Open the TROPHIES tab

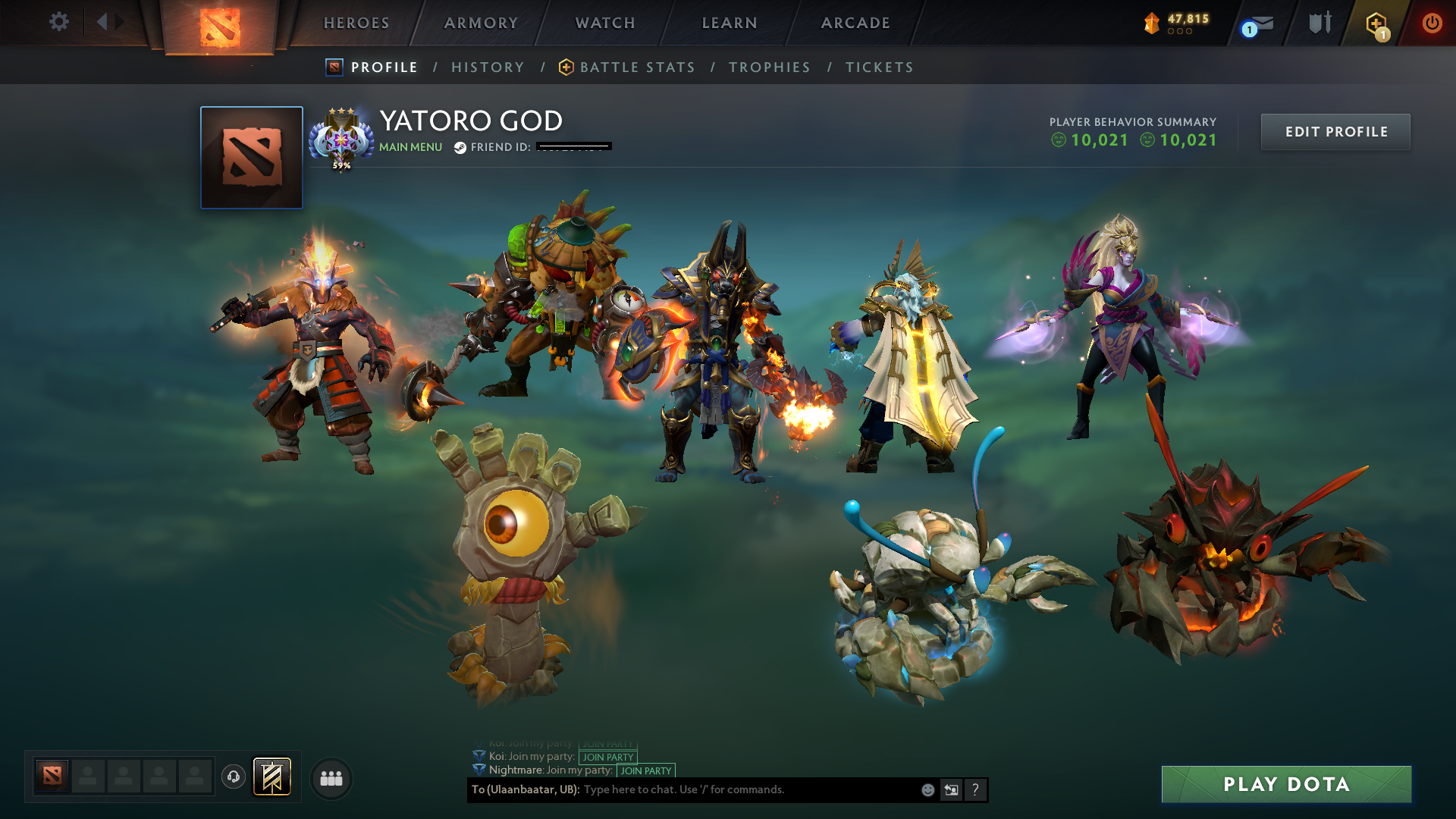coord(770,67)
